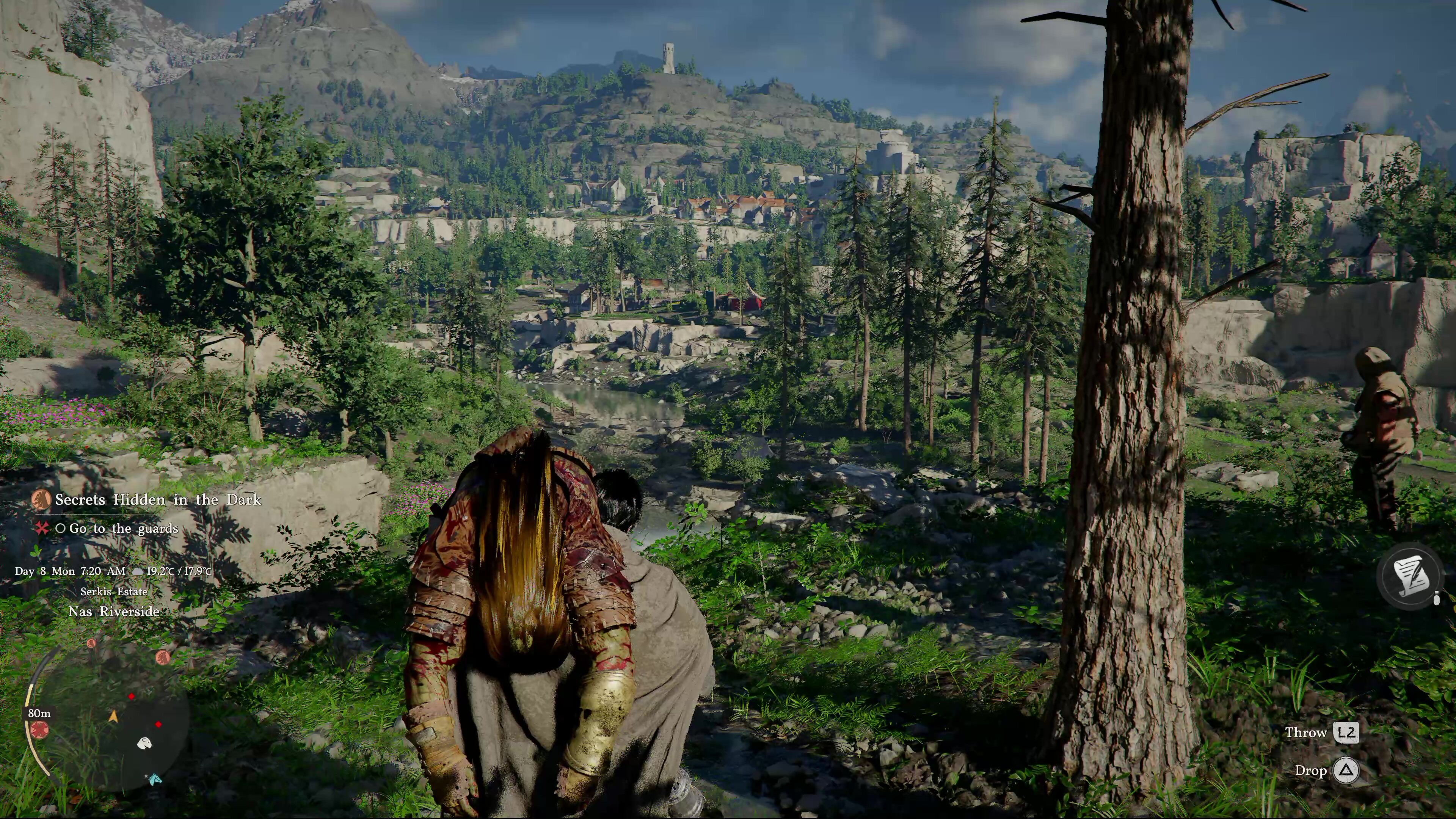This screenshot has width=1456, height=819.
Task: Select the red cross objective marker beside 80m
Action: pyautogui.click(x=39, y=730)
